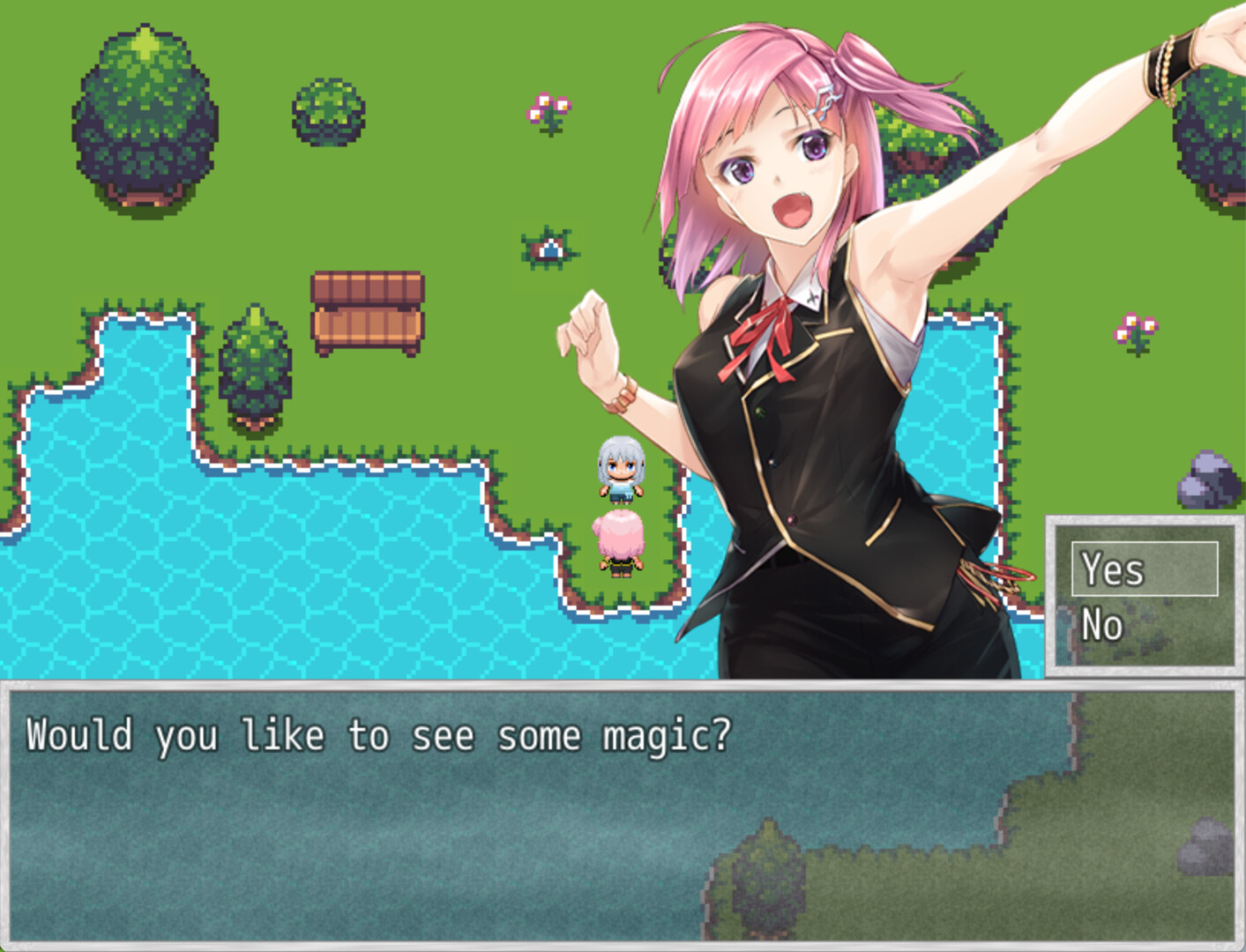Click the wooden bench on the grass
The width and height of the screenshot is (1246, 952).
pos(364,313)
